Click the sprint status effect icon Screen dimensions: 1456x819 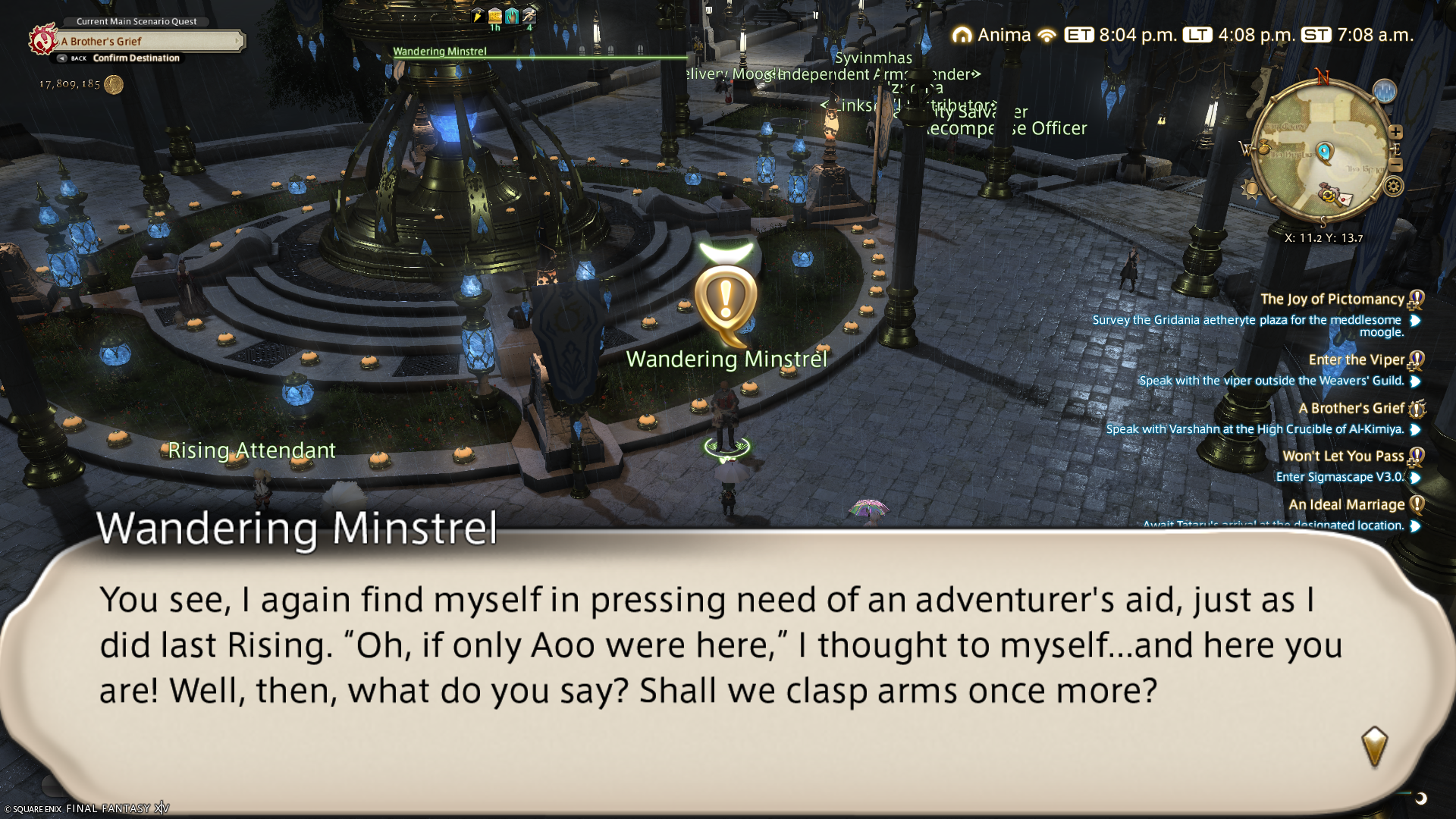coord(529,15)
